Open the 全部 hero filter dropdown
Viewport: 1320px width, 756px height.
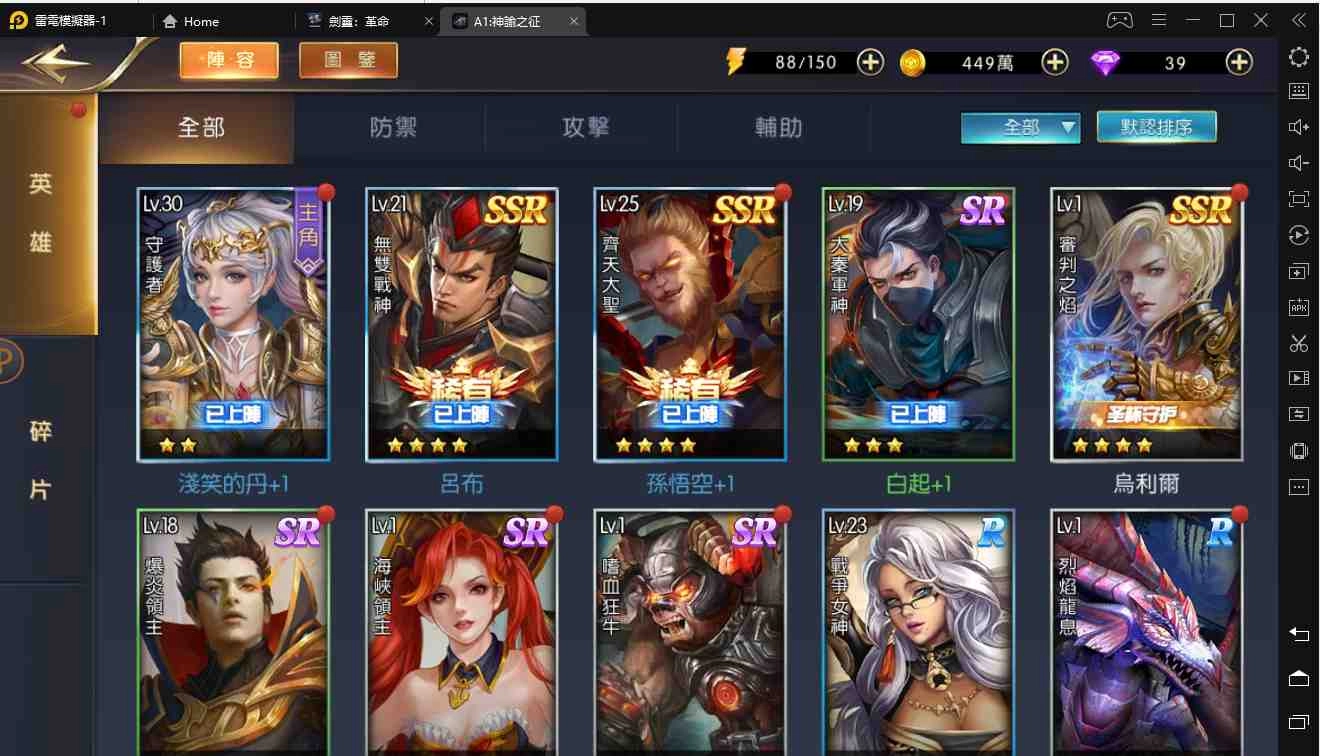(x=1020, y=128)
